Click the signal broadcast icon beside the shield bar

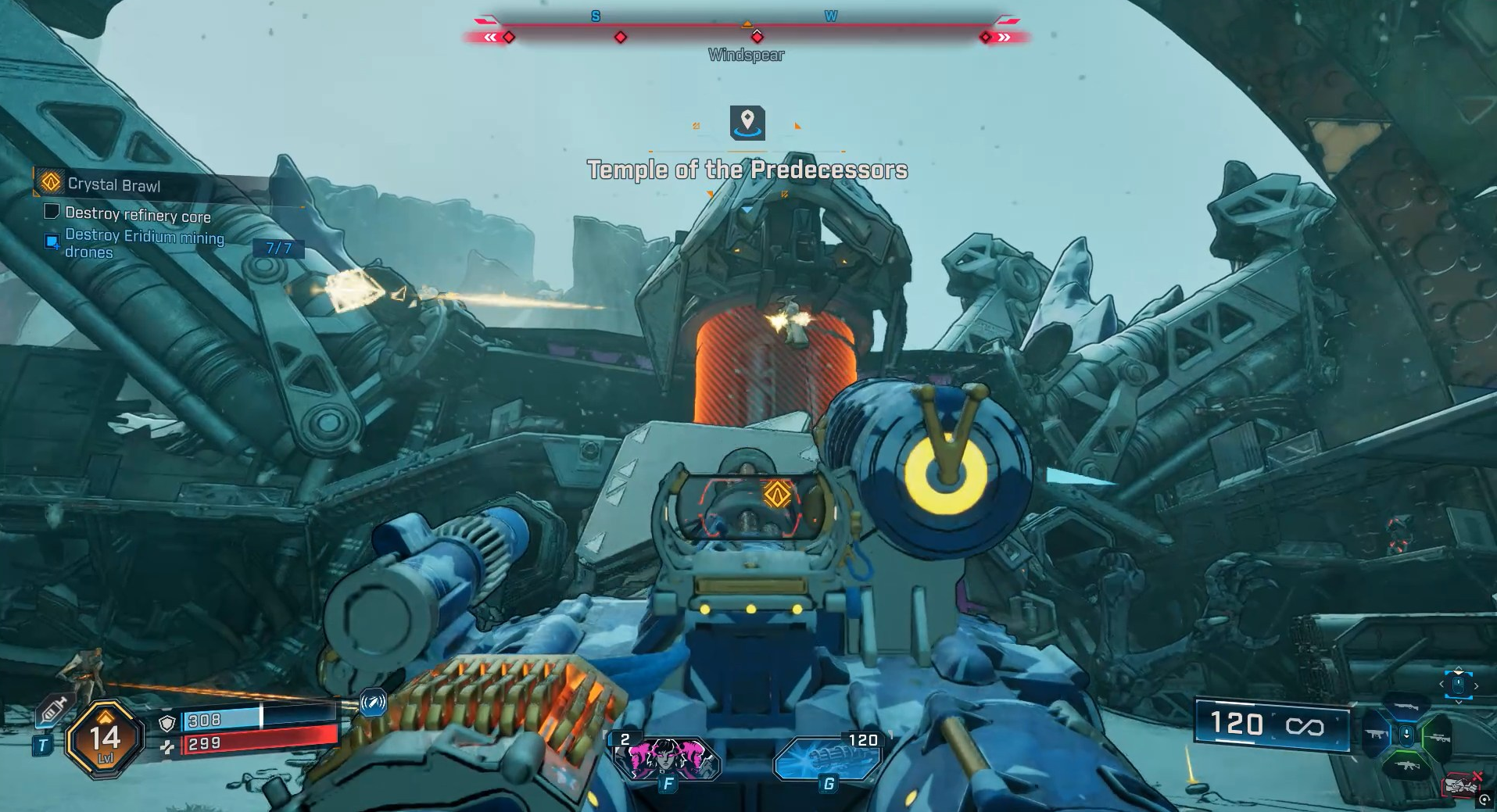(x=373, y=702)
